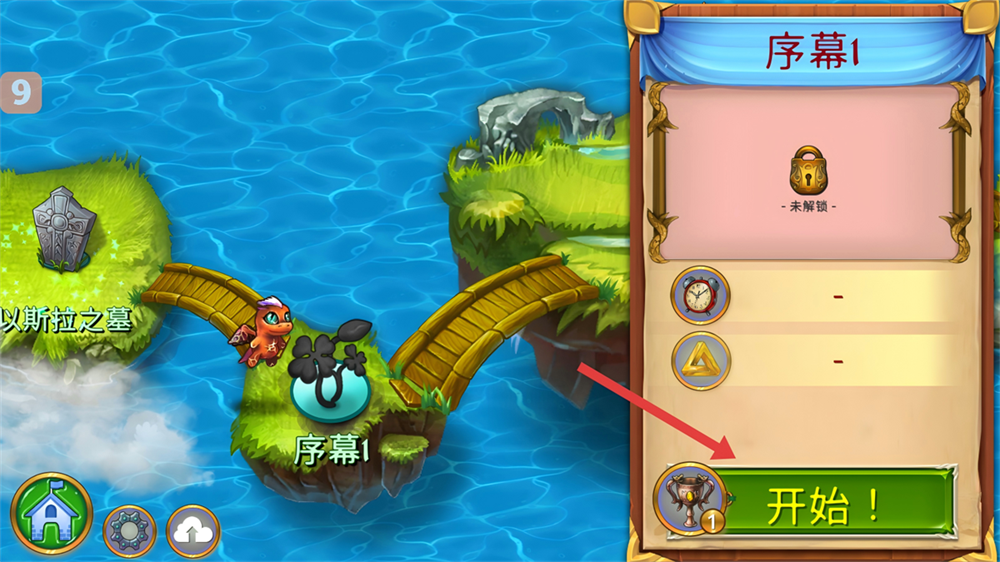Viewport: 1000px width, 562px height.
Task: Click the alarm clock timer icon
Action: pyautogui.click(x=700, y=295)
